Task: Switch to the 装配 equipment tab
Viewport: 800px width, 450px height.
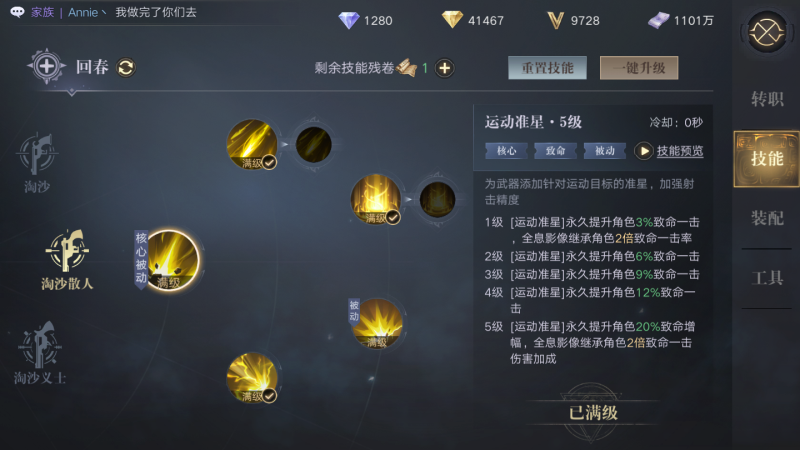Action: point(767,218)
